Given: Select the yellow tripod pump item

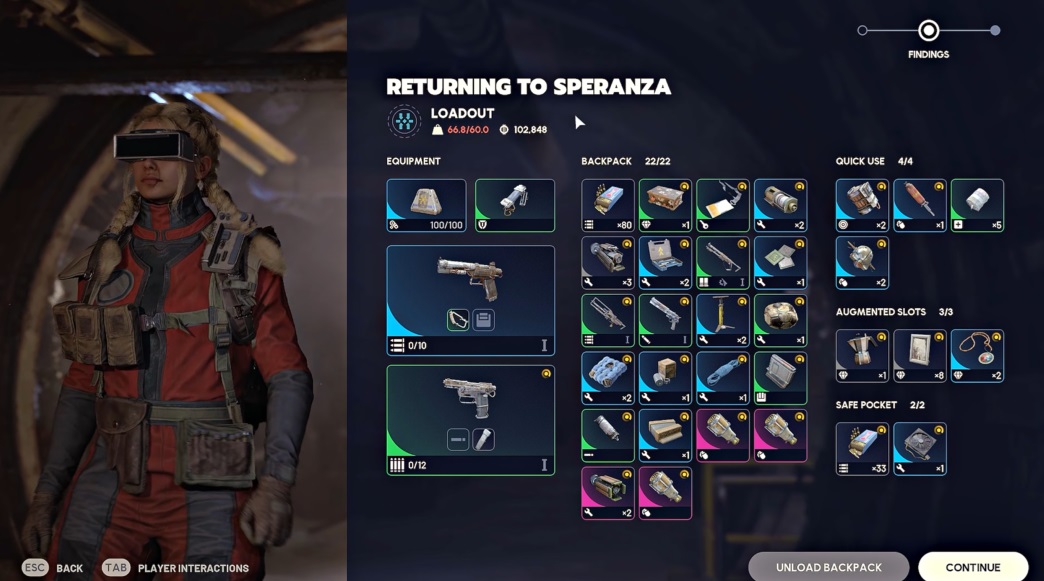Looking at the screenshot, I should tap(722, 320).
